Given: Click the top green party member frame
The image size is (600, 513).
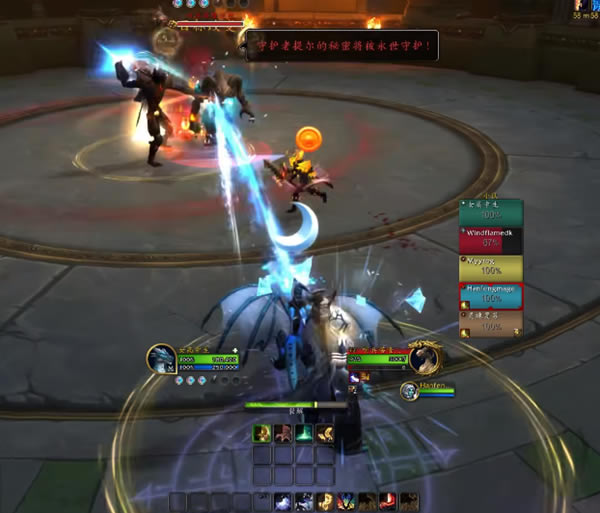Looking at the screenshot, I should [x=490, y=211].
